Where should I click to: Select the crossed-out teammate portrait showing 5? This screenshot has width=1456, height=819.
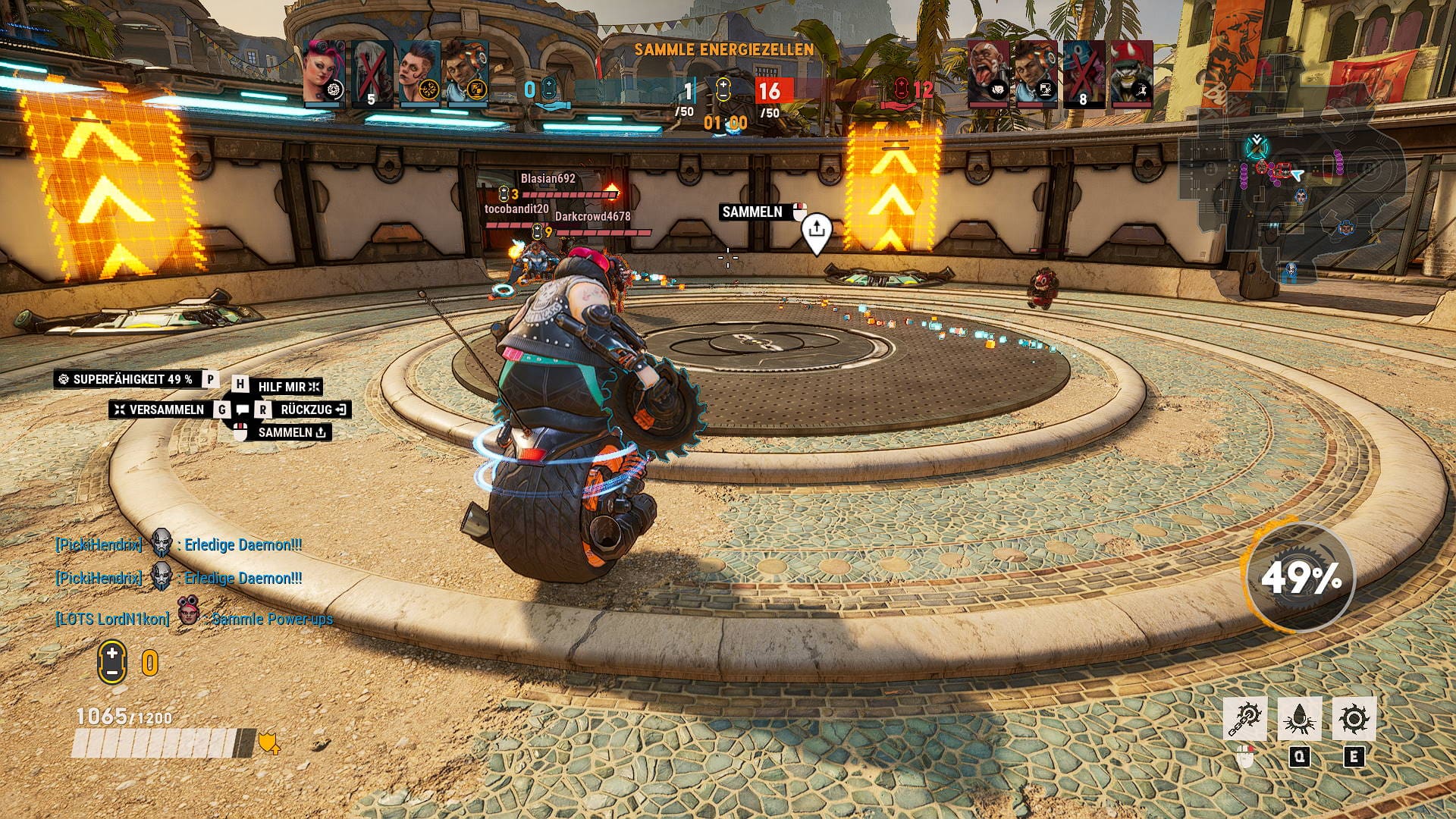pos(372,73)
